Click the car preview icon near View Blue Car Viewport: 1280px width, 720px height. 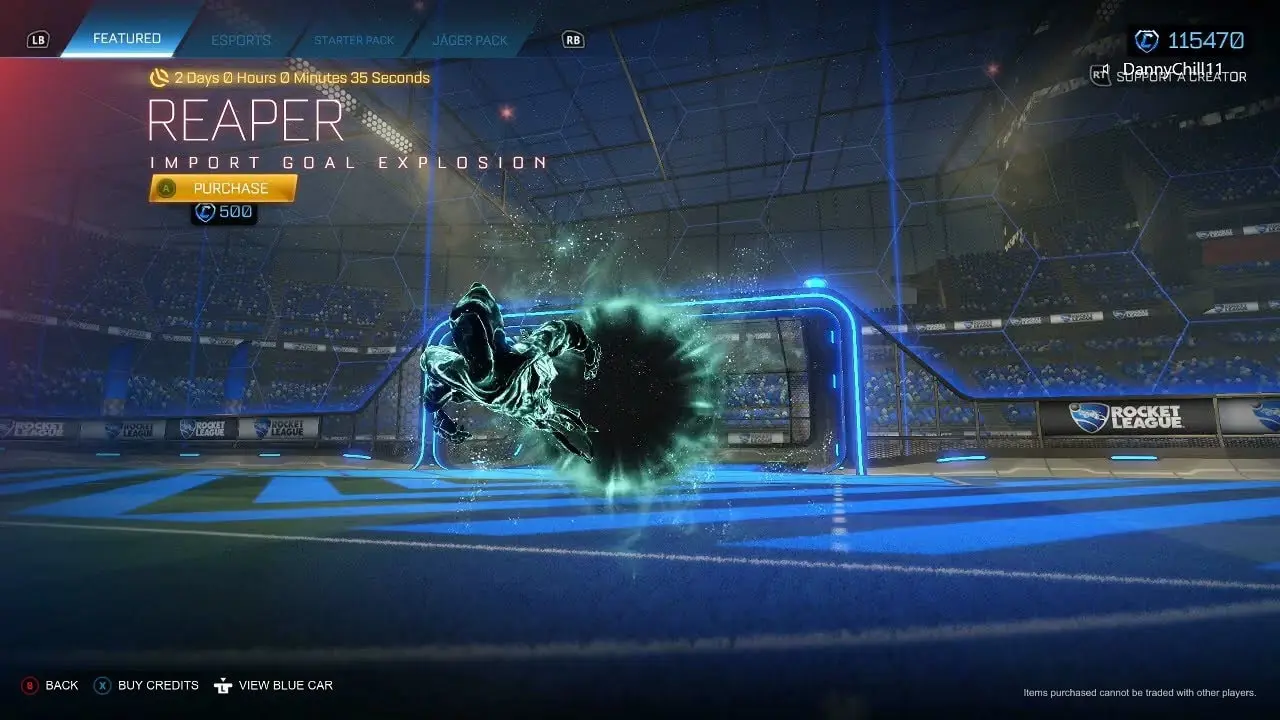pos(222,685)
